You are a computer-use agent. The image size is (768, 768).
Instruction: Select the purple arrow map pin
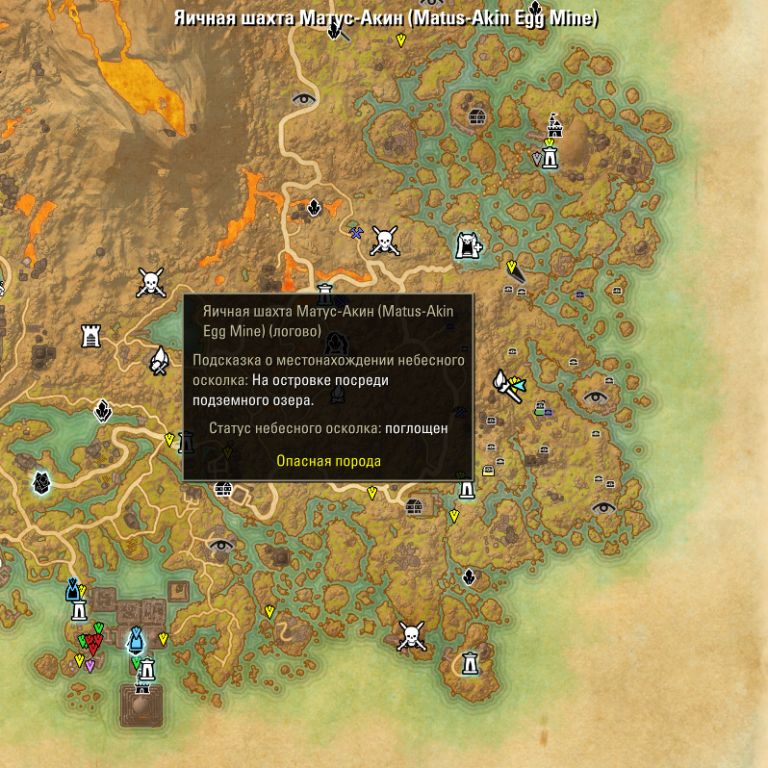tap(90, 666)
